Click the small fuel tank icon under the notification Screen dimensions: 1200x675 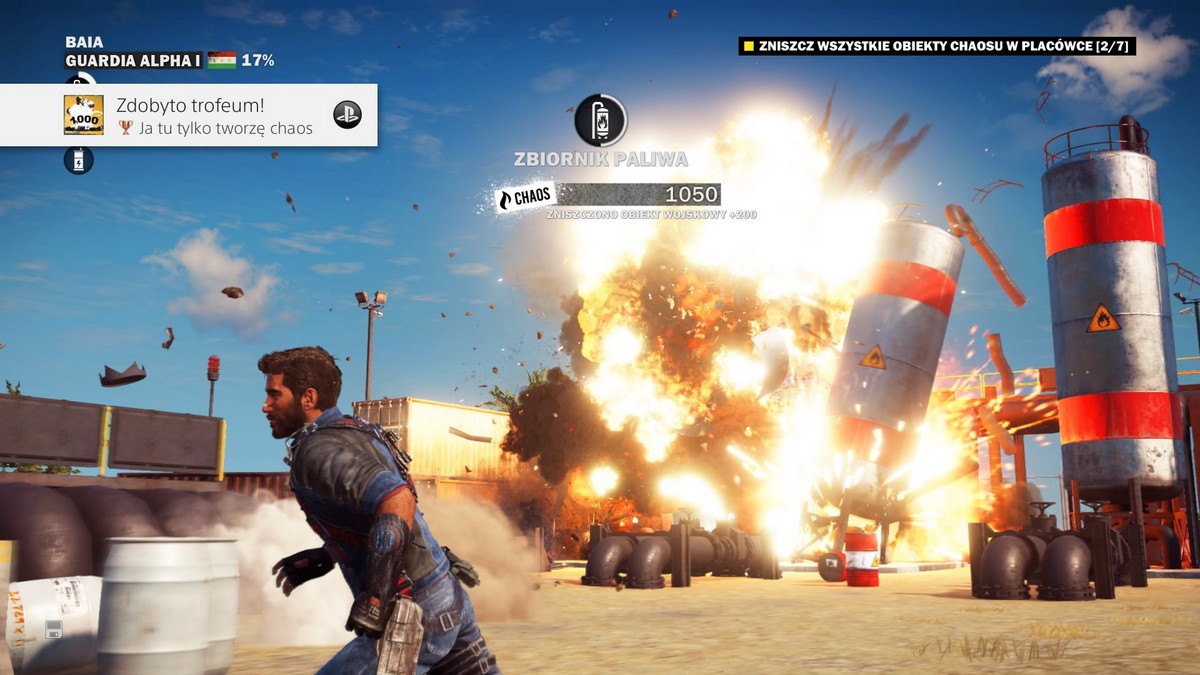(79, 160)
